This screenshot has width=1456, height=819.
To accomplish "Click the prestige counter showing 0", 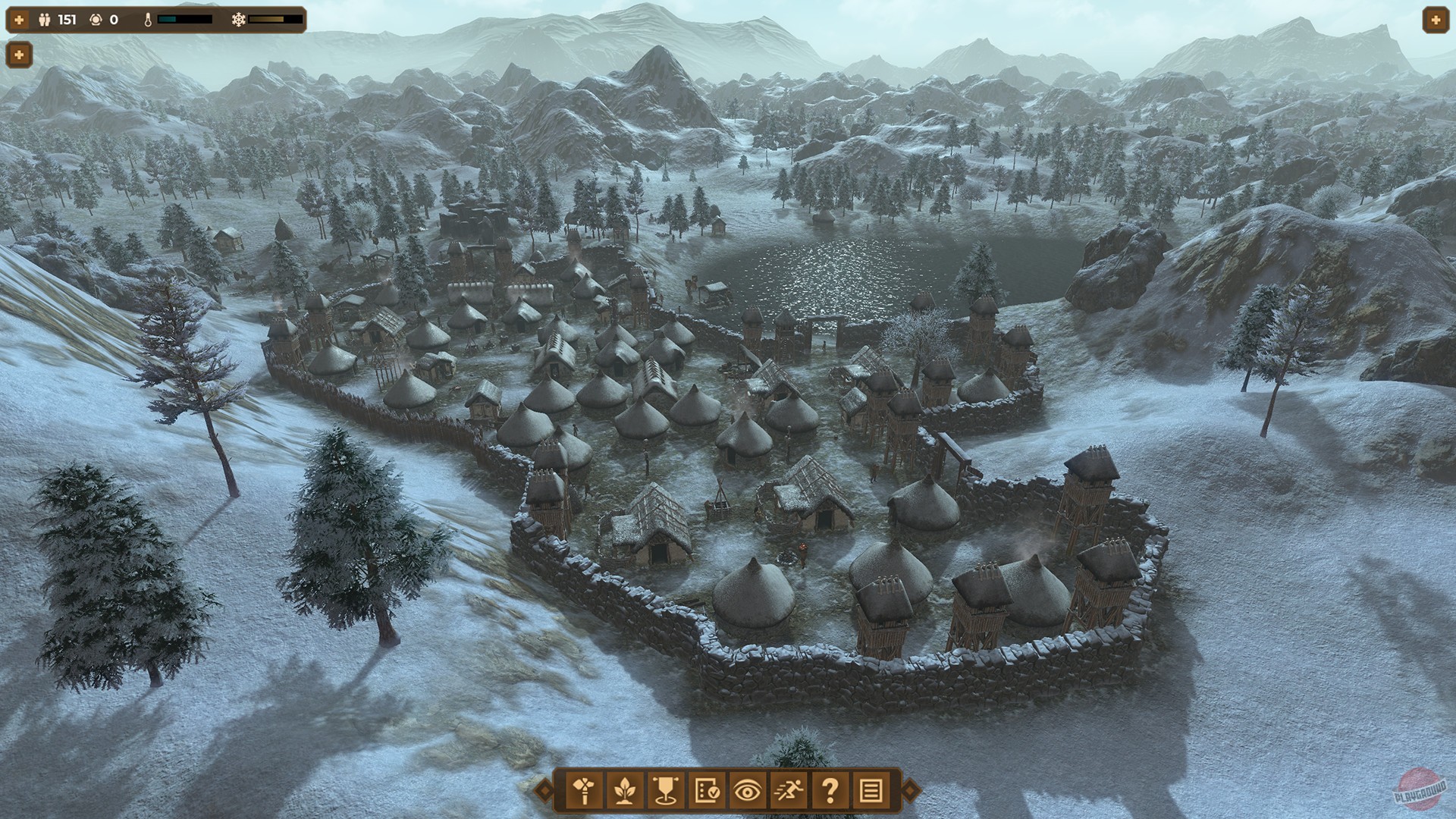I will click(x=114, y=20).
